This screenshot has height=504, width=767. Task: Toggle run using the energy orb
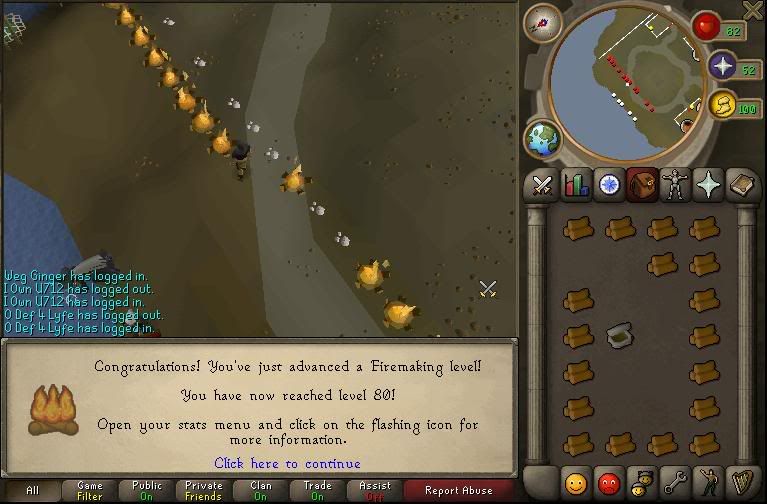click(x=720, y=105)
